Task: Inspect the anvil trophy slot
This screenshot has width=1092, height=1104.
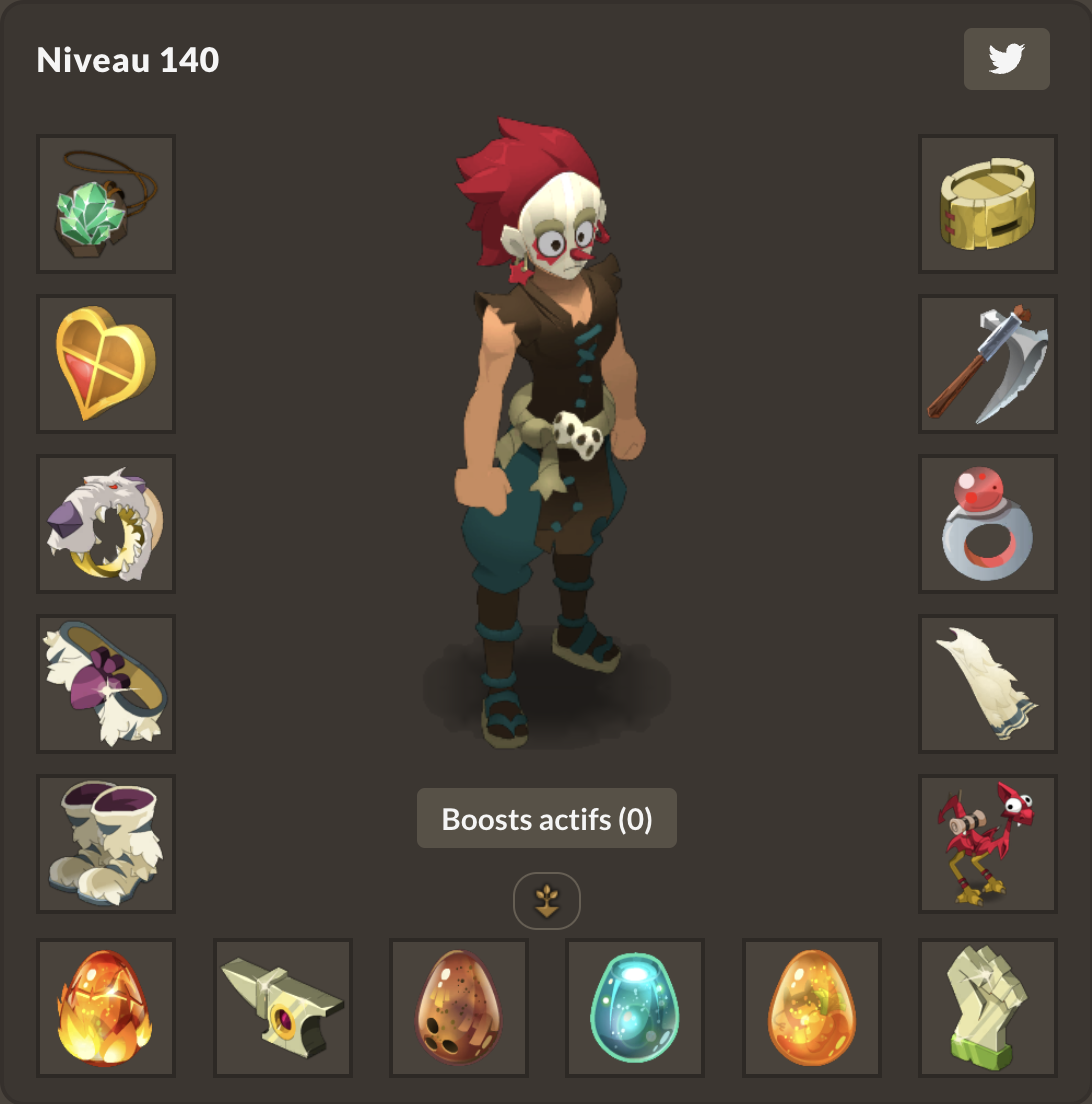Action: (x=283, y=1008)
